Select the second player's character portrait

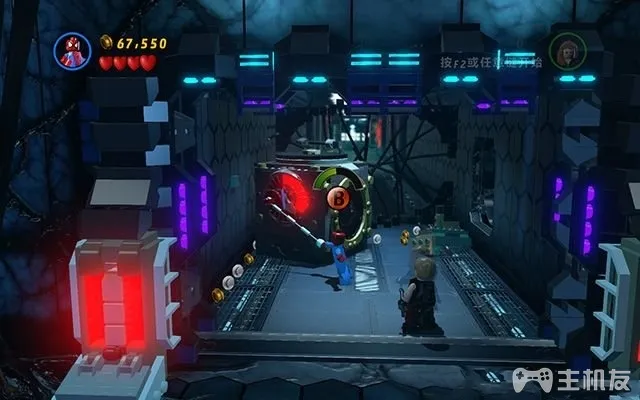tap(566, 52)
